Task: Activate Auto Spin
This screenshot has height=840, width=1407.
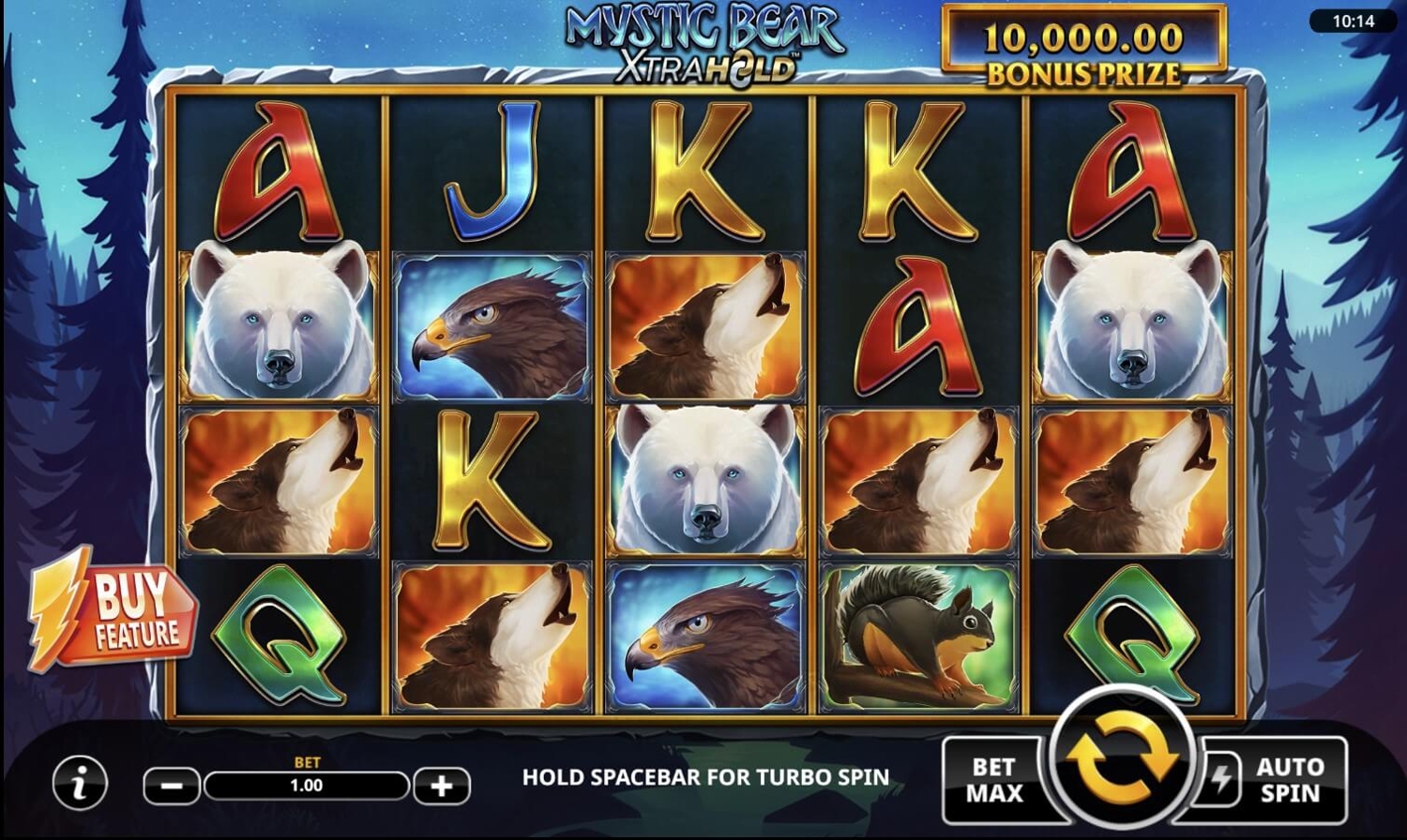Action: point(1289,780)
